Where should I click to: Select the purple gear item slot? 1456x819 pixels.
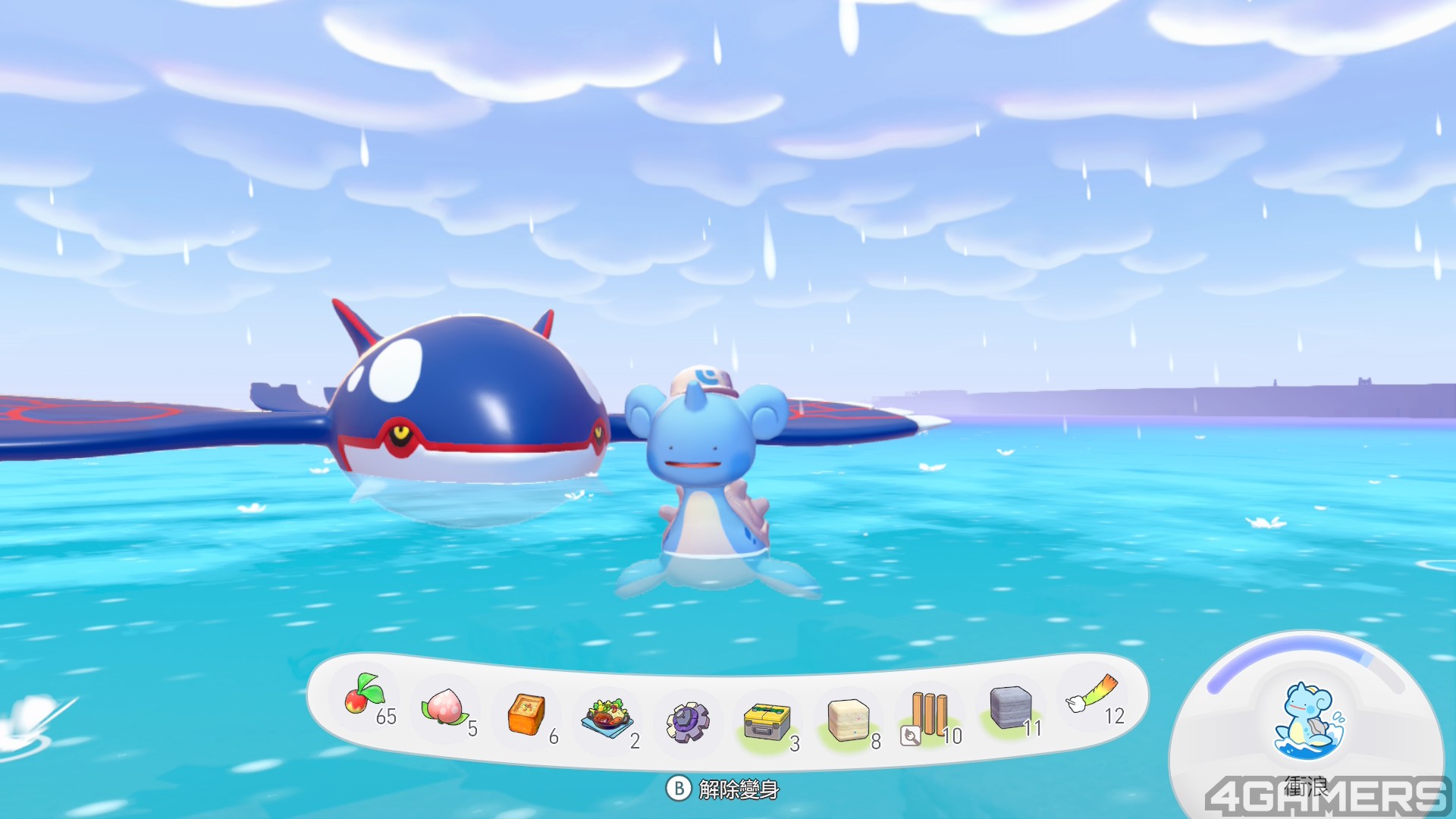688,721
